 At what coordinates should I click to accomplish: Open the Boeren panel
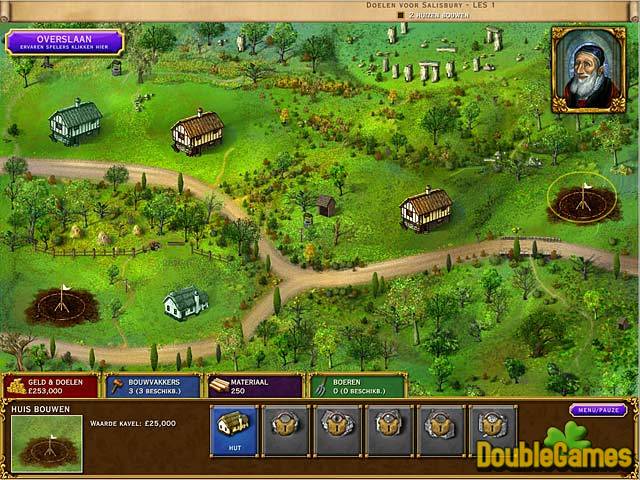(356, 386)
